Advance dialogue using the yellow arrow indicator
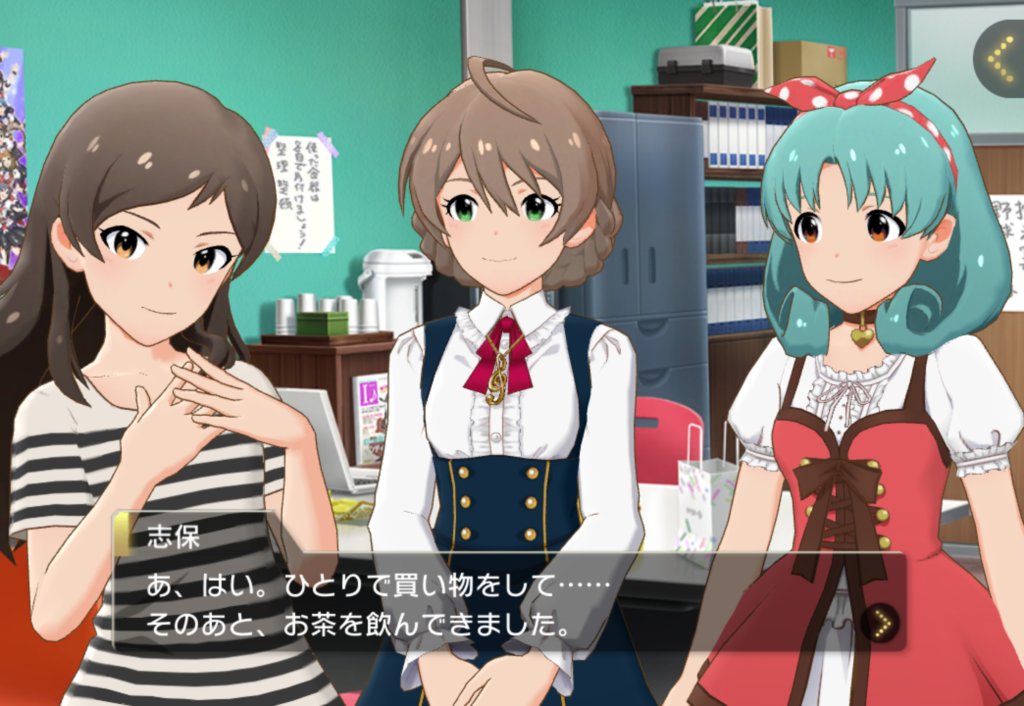This screenshot has height=706, width=1024. (880, 624)
